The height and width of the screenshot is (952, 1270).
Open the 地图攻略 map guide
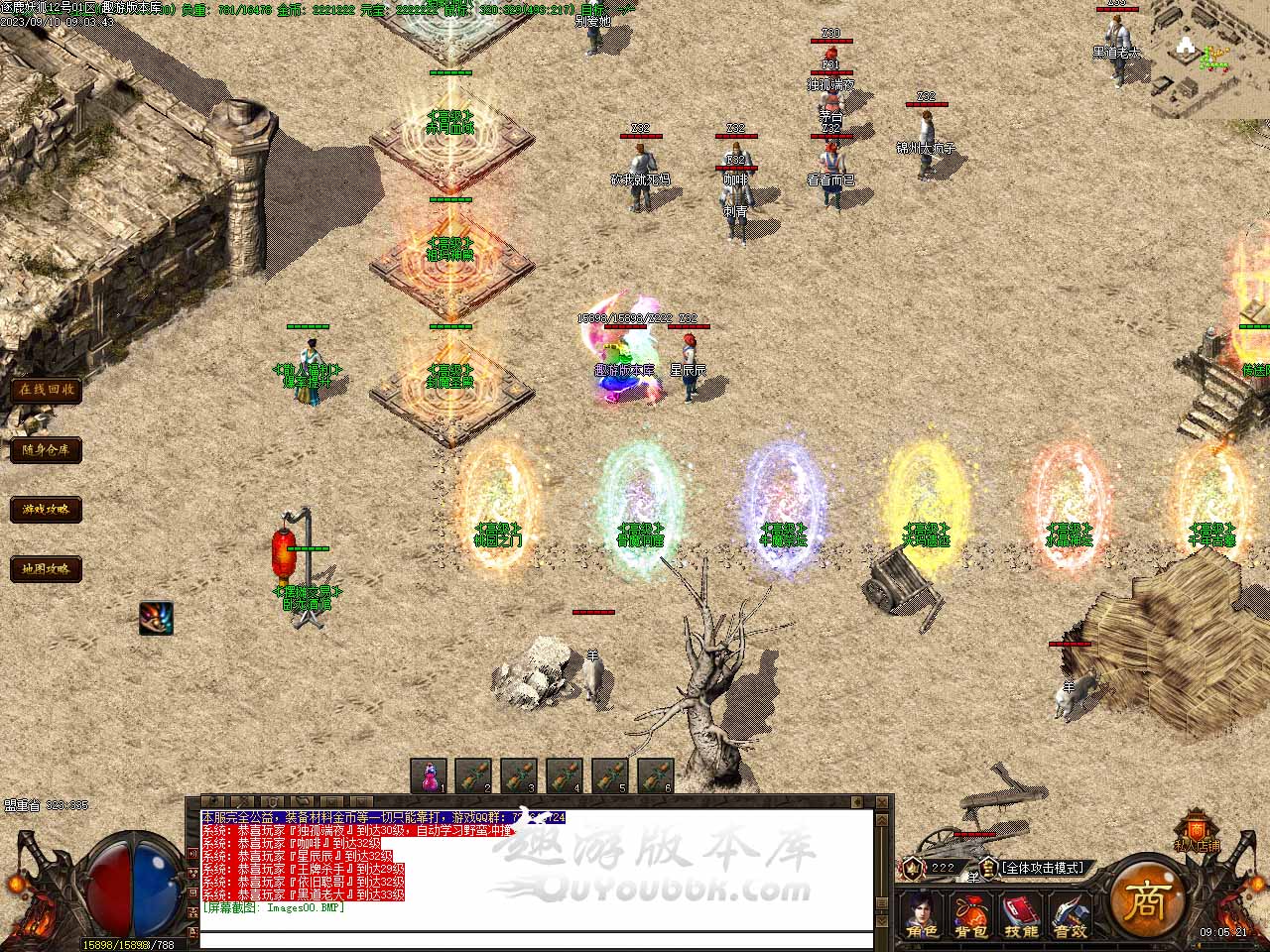pyautogui.click(x=46, y=569)
